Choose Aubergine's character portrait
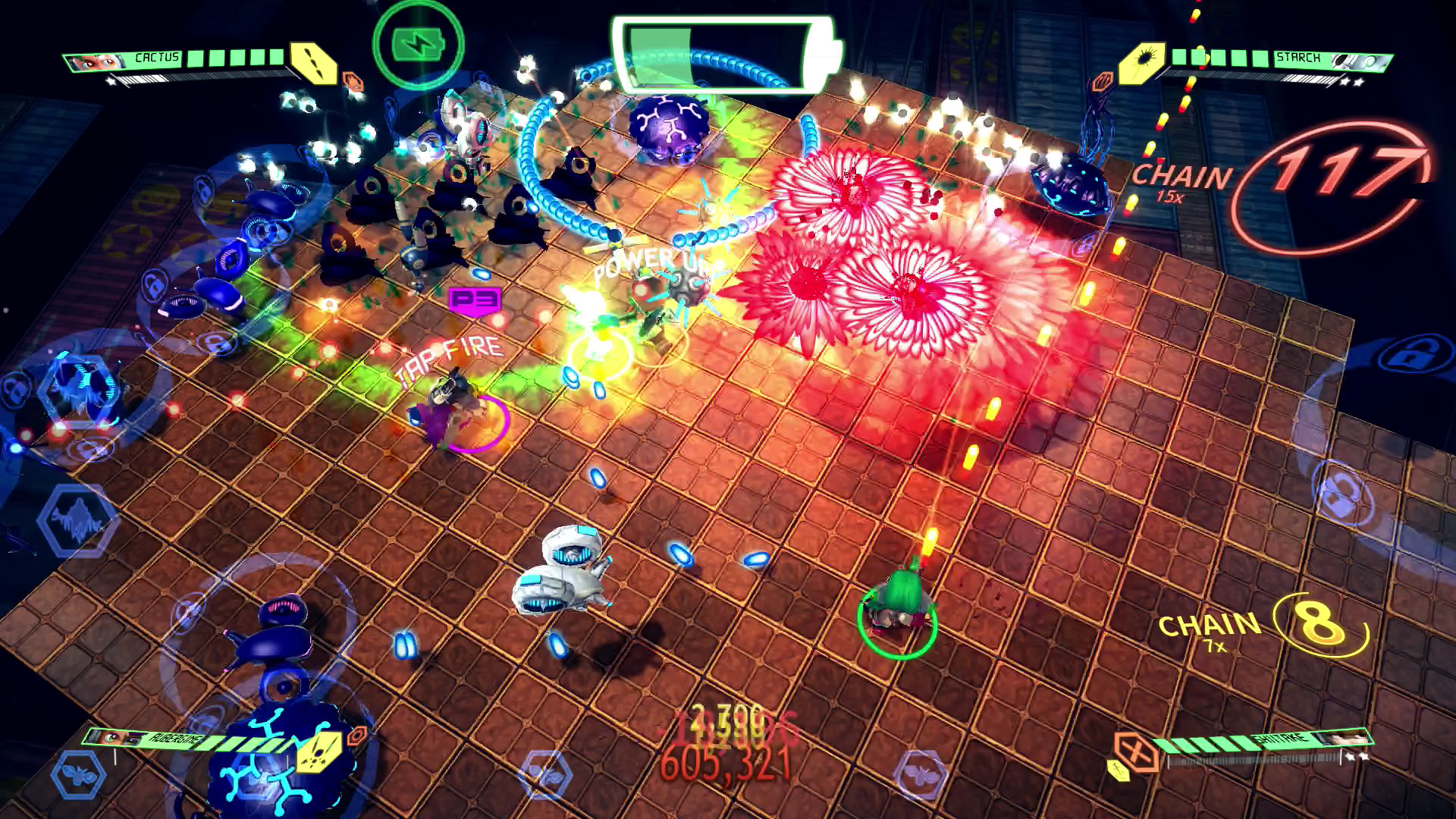Viewport: 1456px width, 819px height. (114, 737)
